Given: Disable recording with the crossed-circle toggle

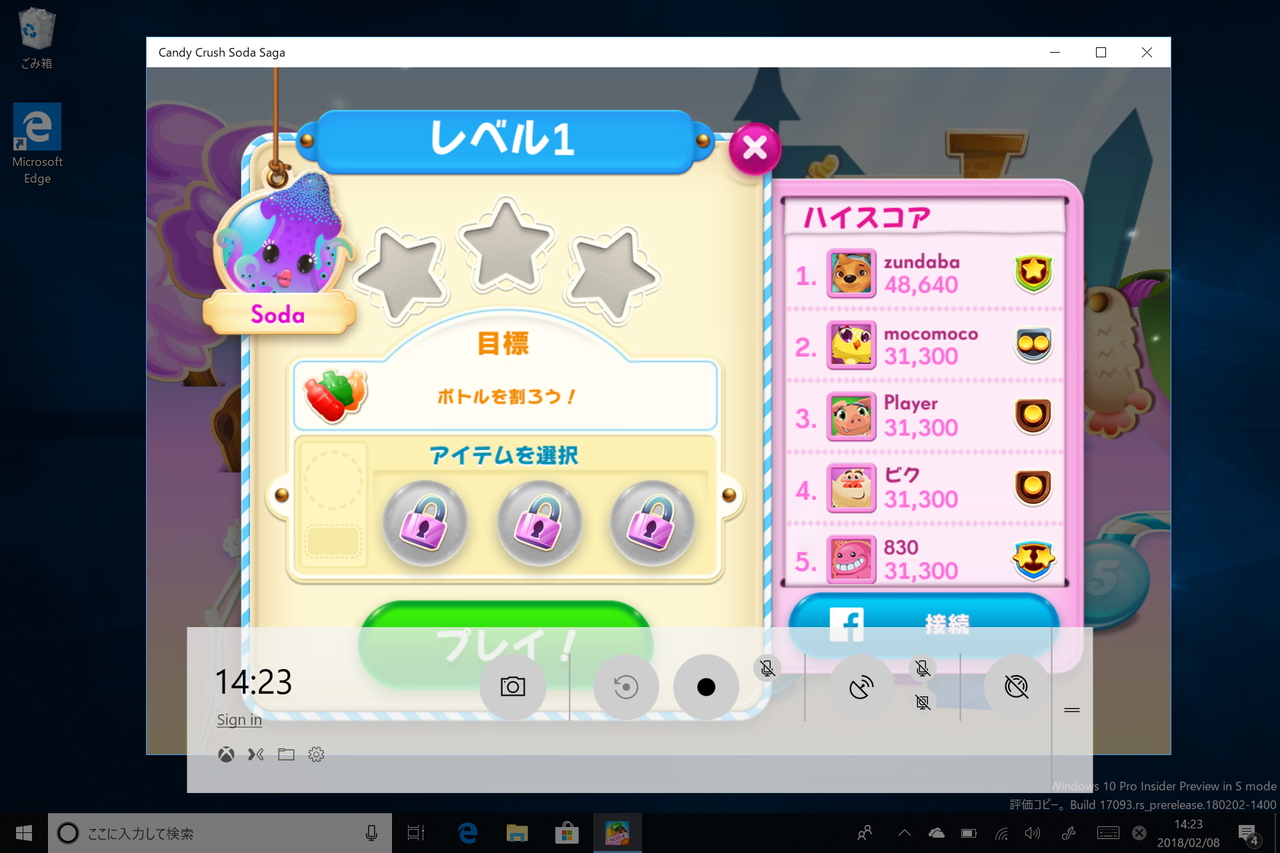Looking at the screenshot, I should 1016,686.
